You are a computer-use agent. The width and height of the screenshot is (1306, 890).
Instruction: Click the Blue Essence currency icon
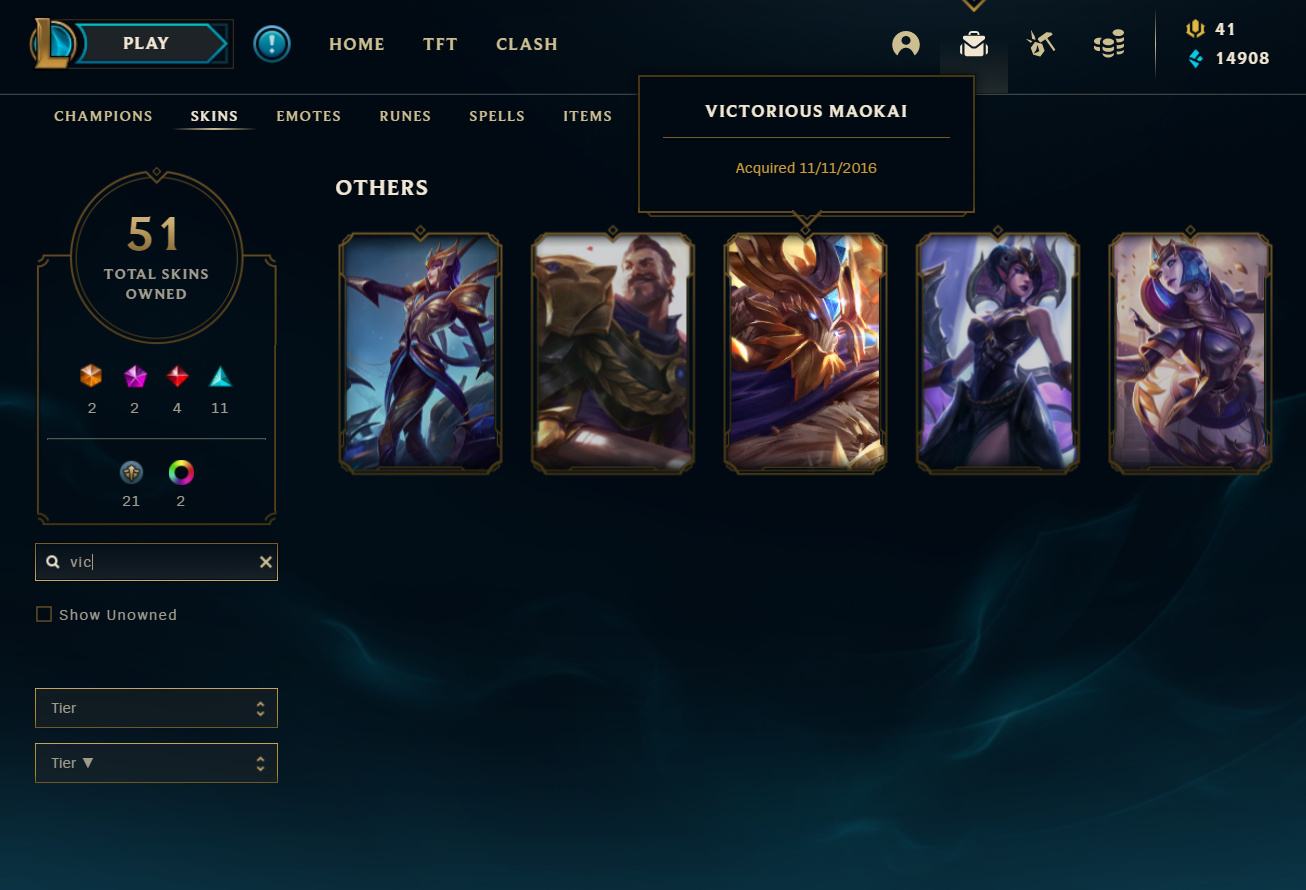point(1196,59)
